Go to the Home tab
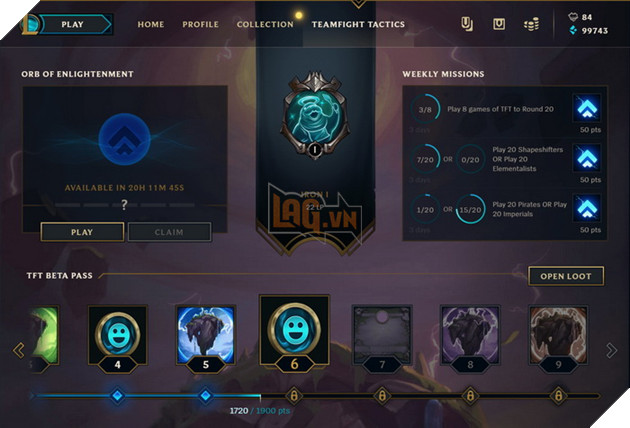The image size is (630, 428). (x=151, y=24)
